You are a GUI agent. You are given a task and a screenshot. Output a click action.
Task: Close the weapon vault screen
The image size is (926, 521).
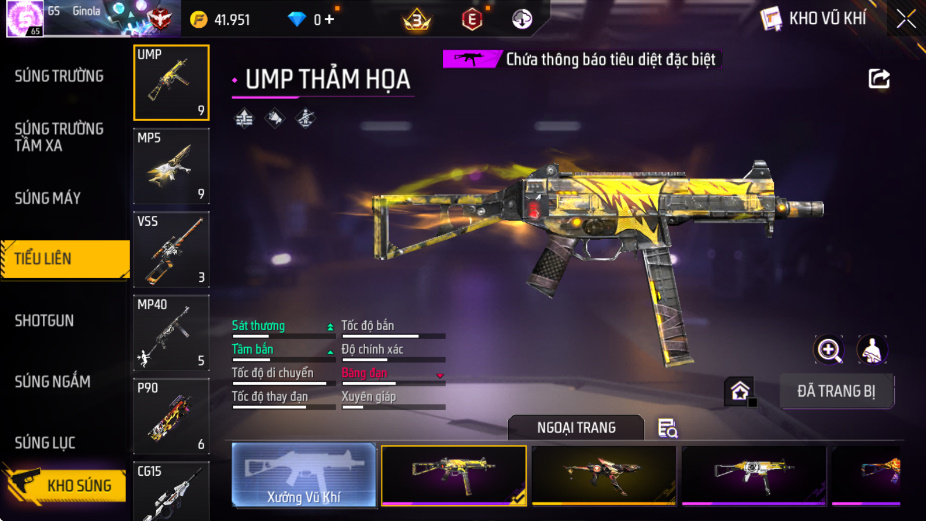[905, 19]
